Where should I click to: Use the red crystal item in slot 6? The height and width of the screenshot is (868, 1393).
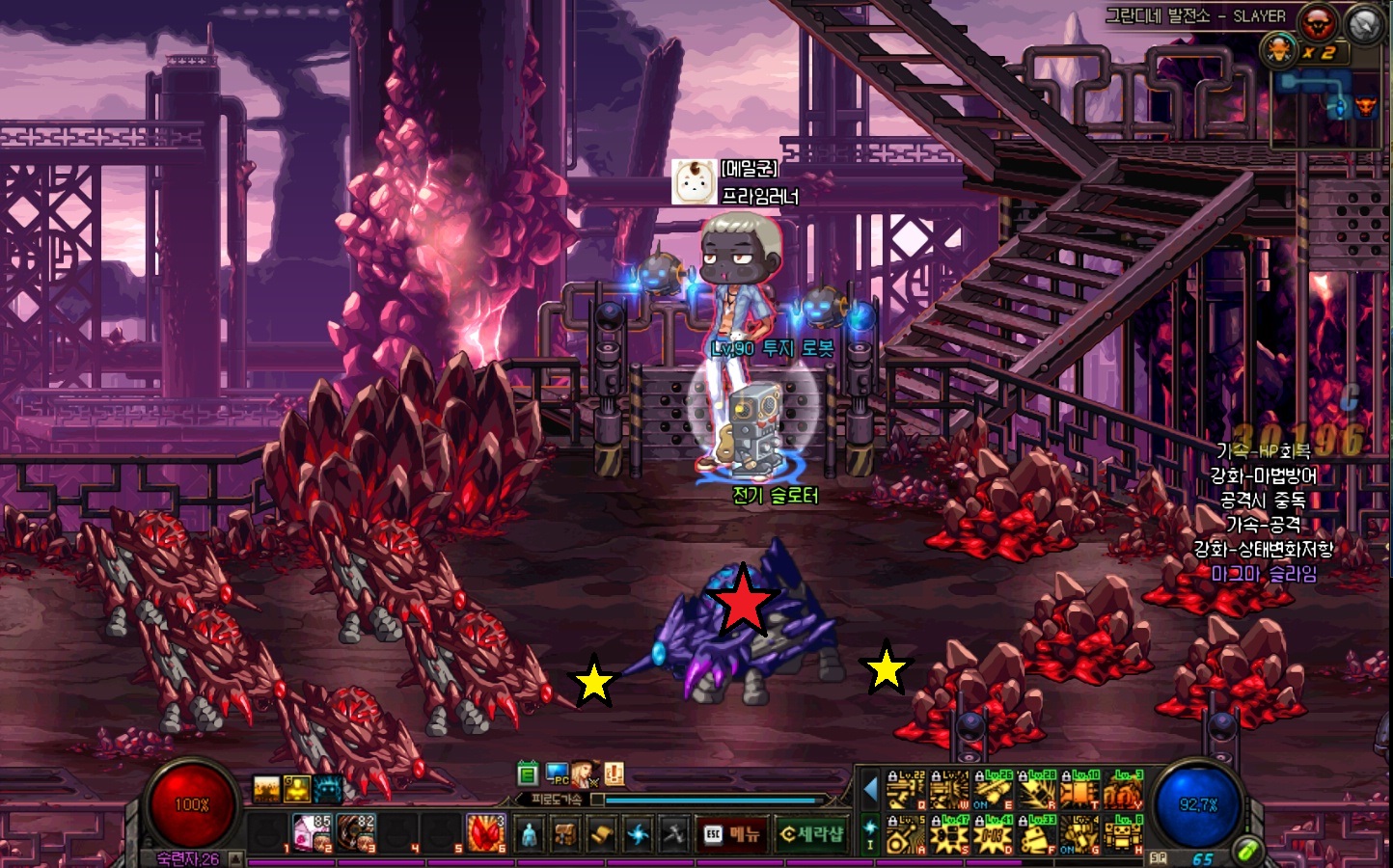(486, 832)
